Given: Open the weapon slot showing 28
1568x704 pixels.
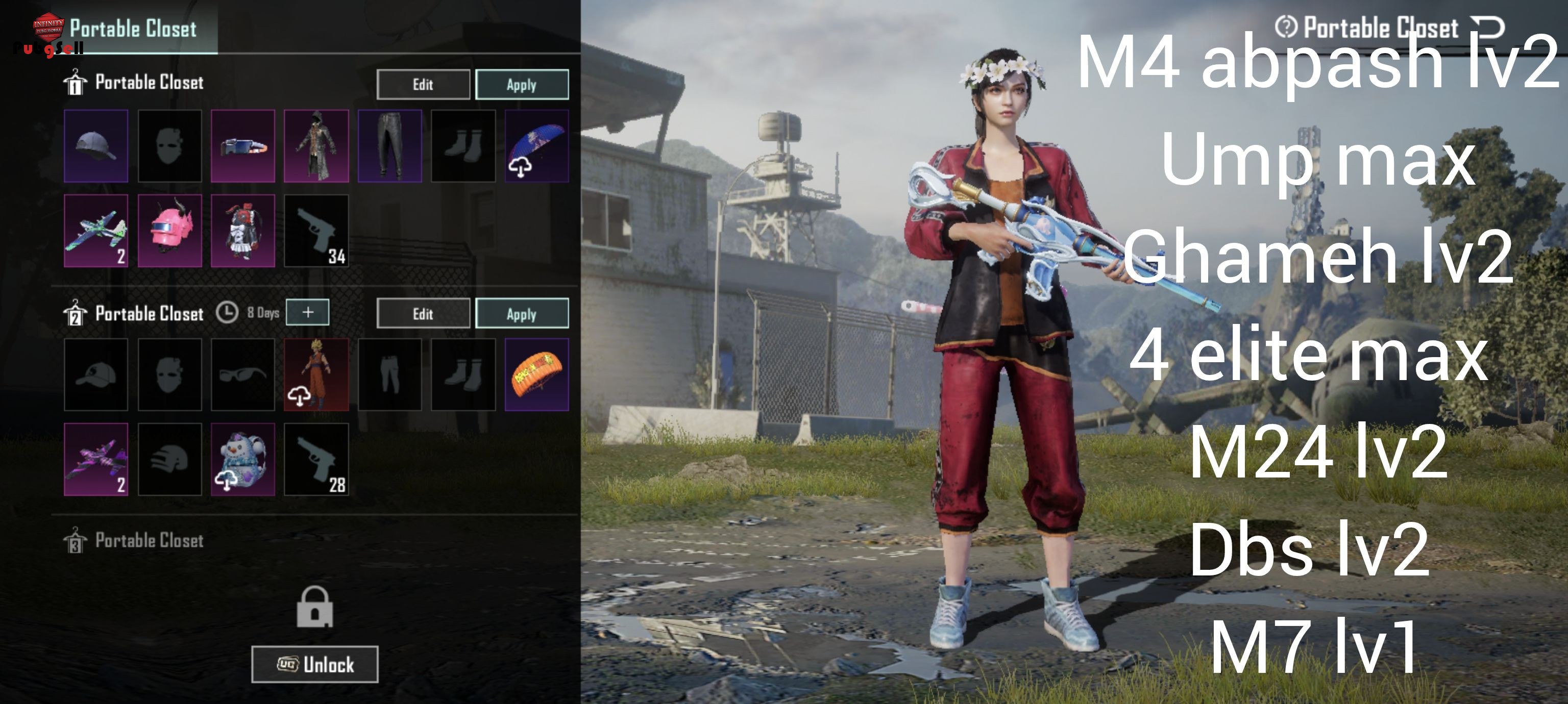Looking at the screenshot, I should tap(316, 460).
